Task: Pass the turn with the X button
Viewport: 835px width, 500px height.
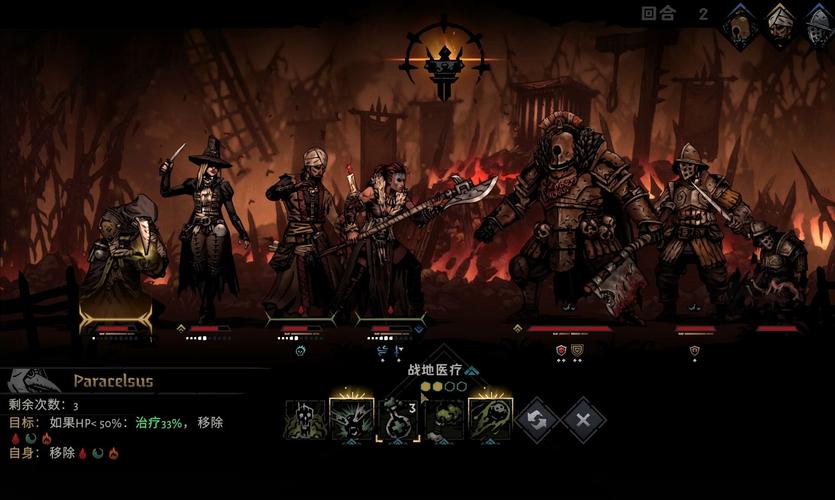Action: (x=583, y=420)
